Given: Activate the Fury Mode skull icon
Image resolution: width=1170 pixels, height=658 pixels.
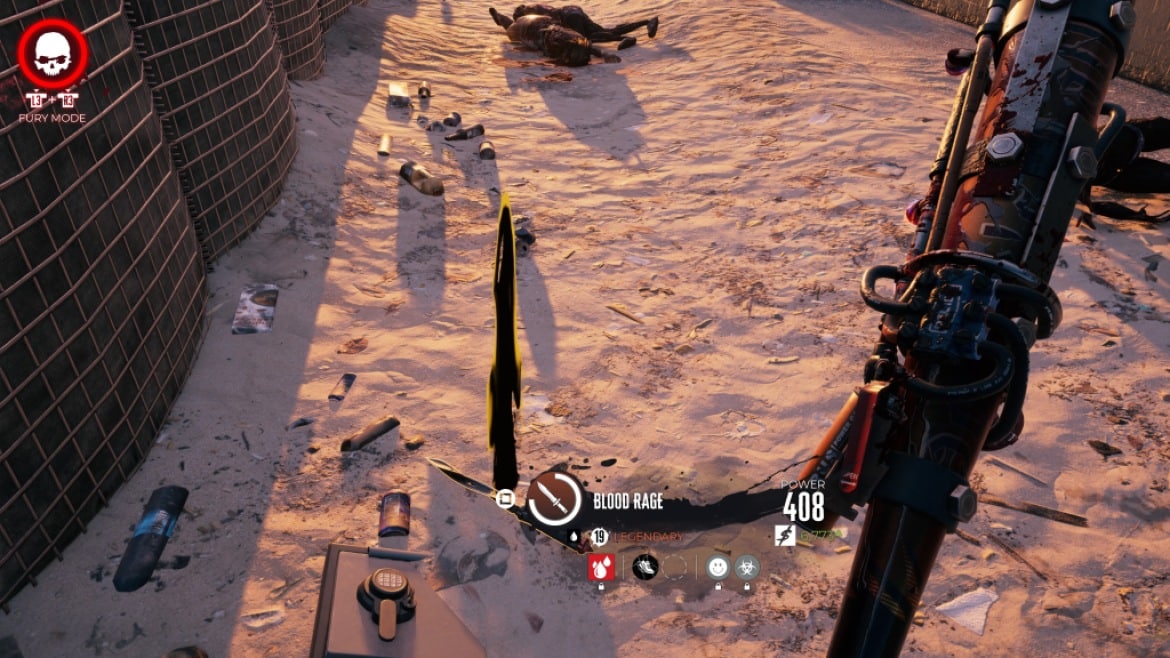Looking at the screenshot, I should click(53, 55).
